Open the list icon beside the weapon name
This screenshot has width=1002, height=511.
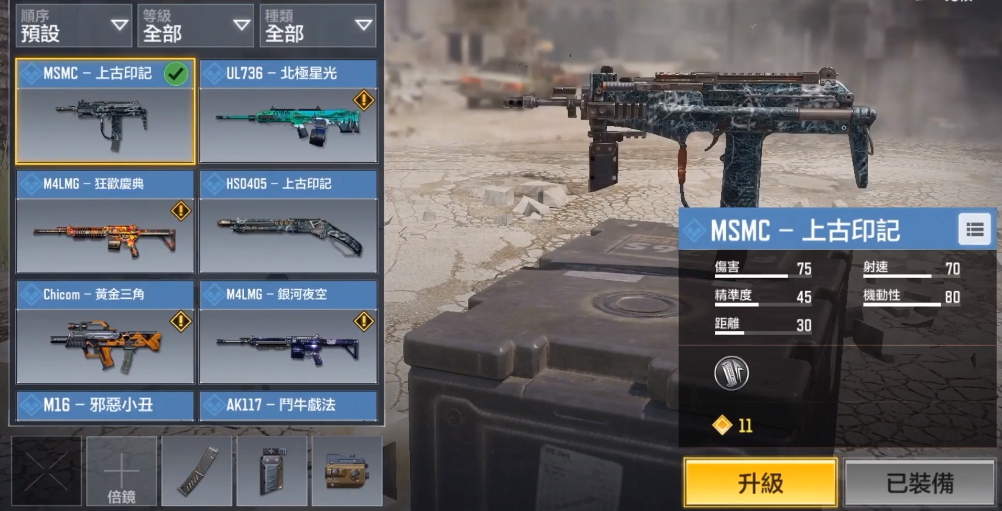[x=974, y=229]
